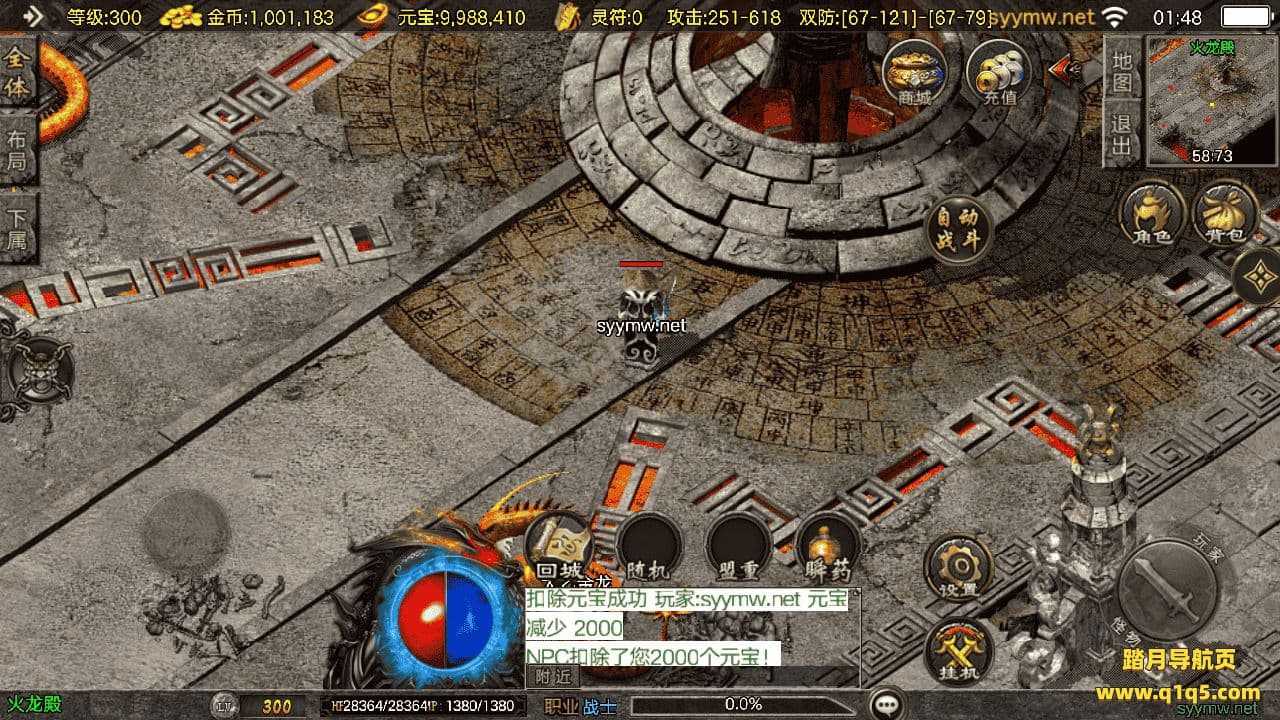Viewport: 1280px width, 720px height.
Task: Switch to the 全体 tab
Action: 17,73
